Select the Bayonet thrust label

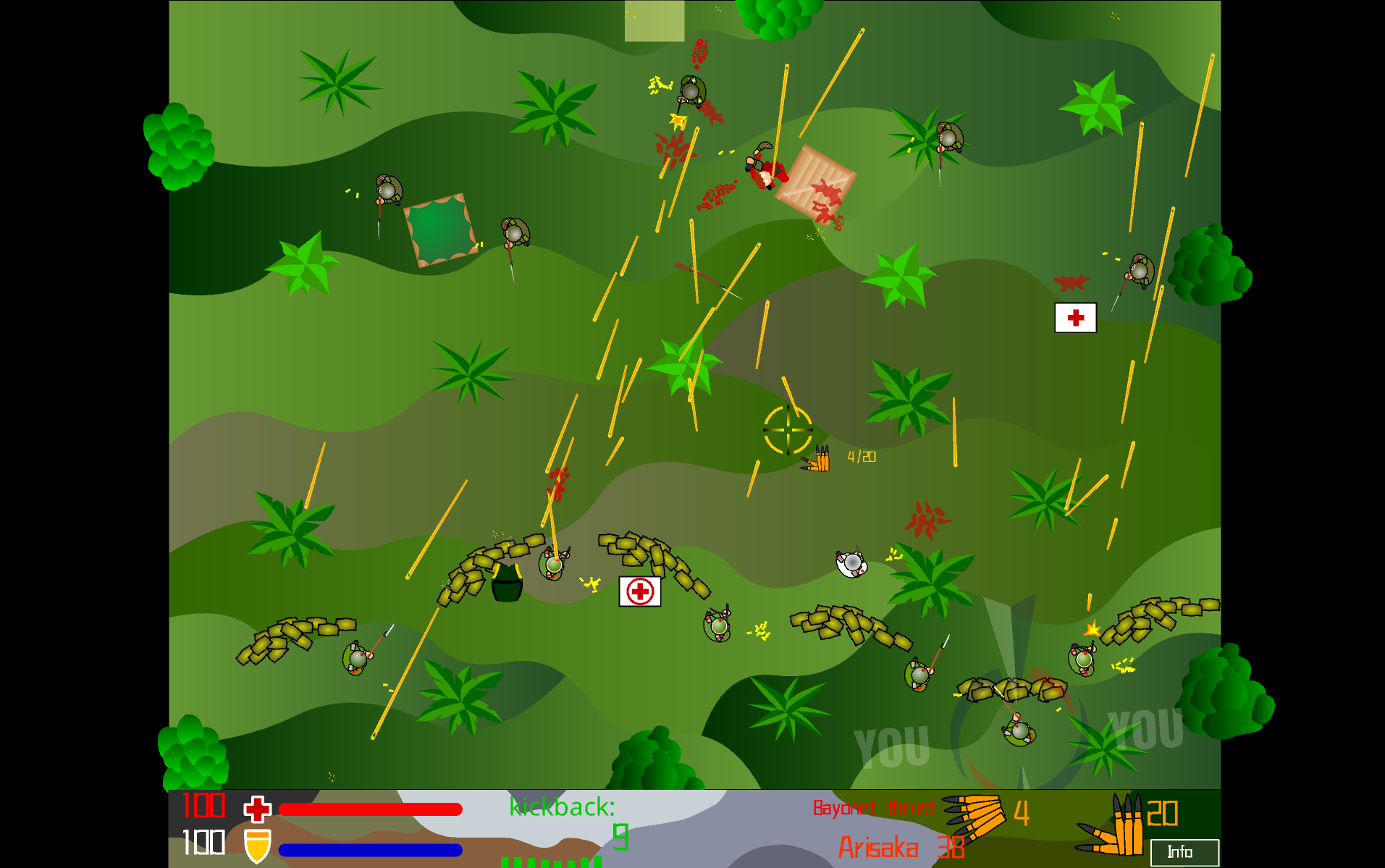pos(872,808)
